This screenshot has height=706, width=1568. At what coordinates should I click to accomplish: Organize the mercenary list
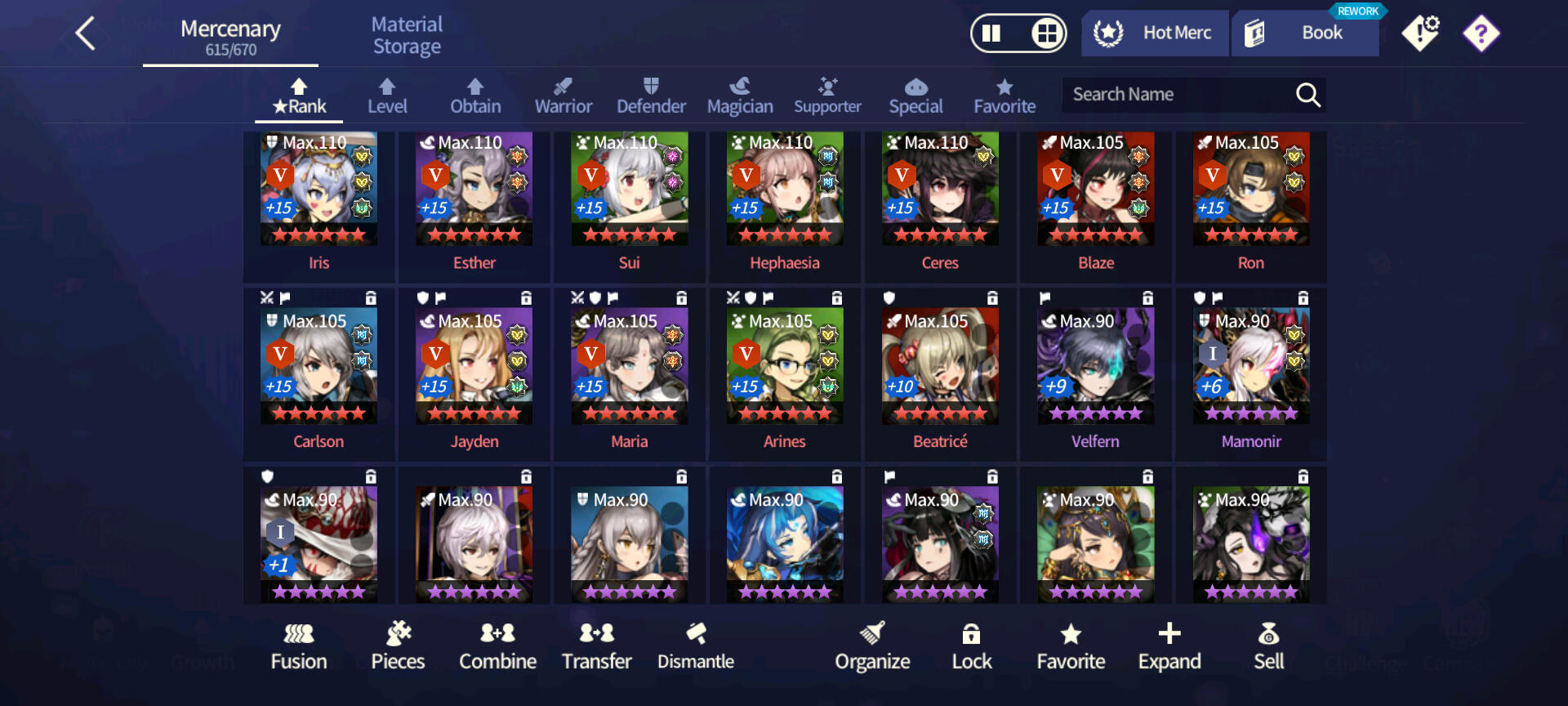(872, 646)
